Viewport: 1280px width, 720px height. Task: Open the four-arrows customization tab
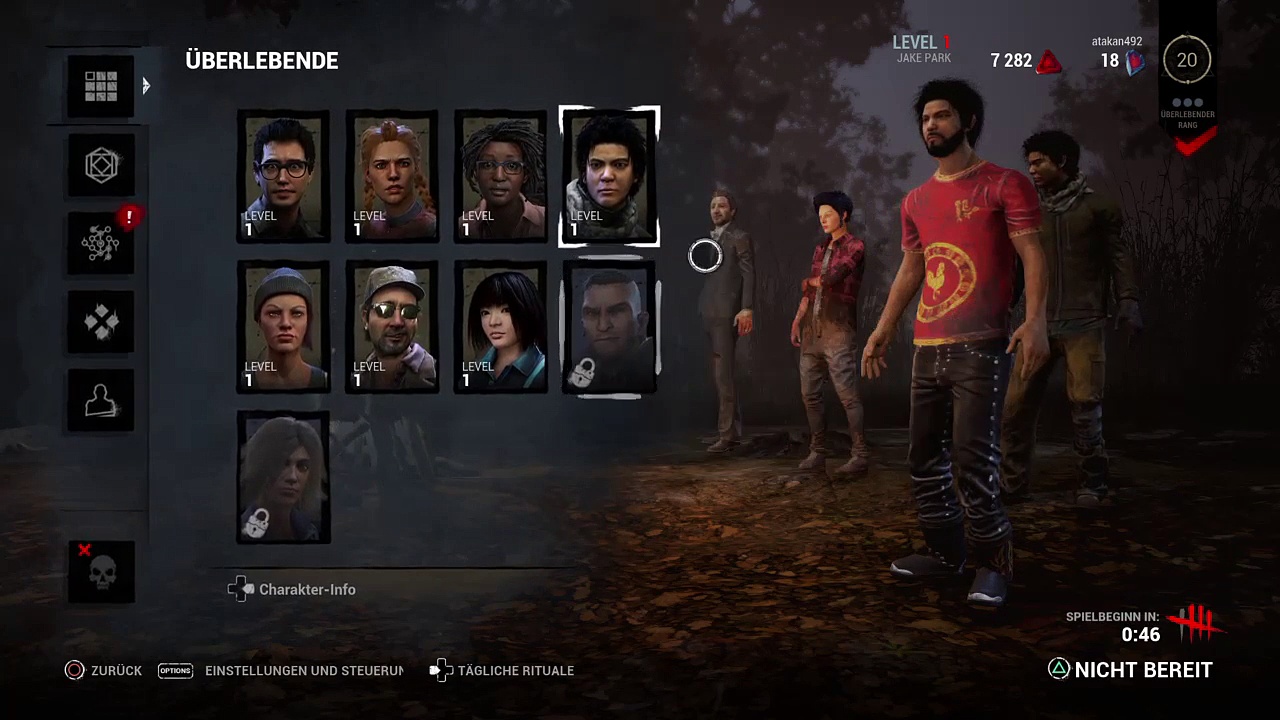coord(101,321)
